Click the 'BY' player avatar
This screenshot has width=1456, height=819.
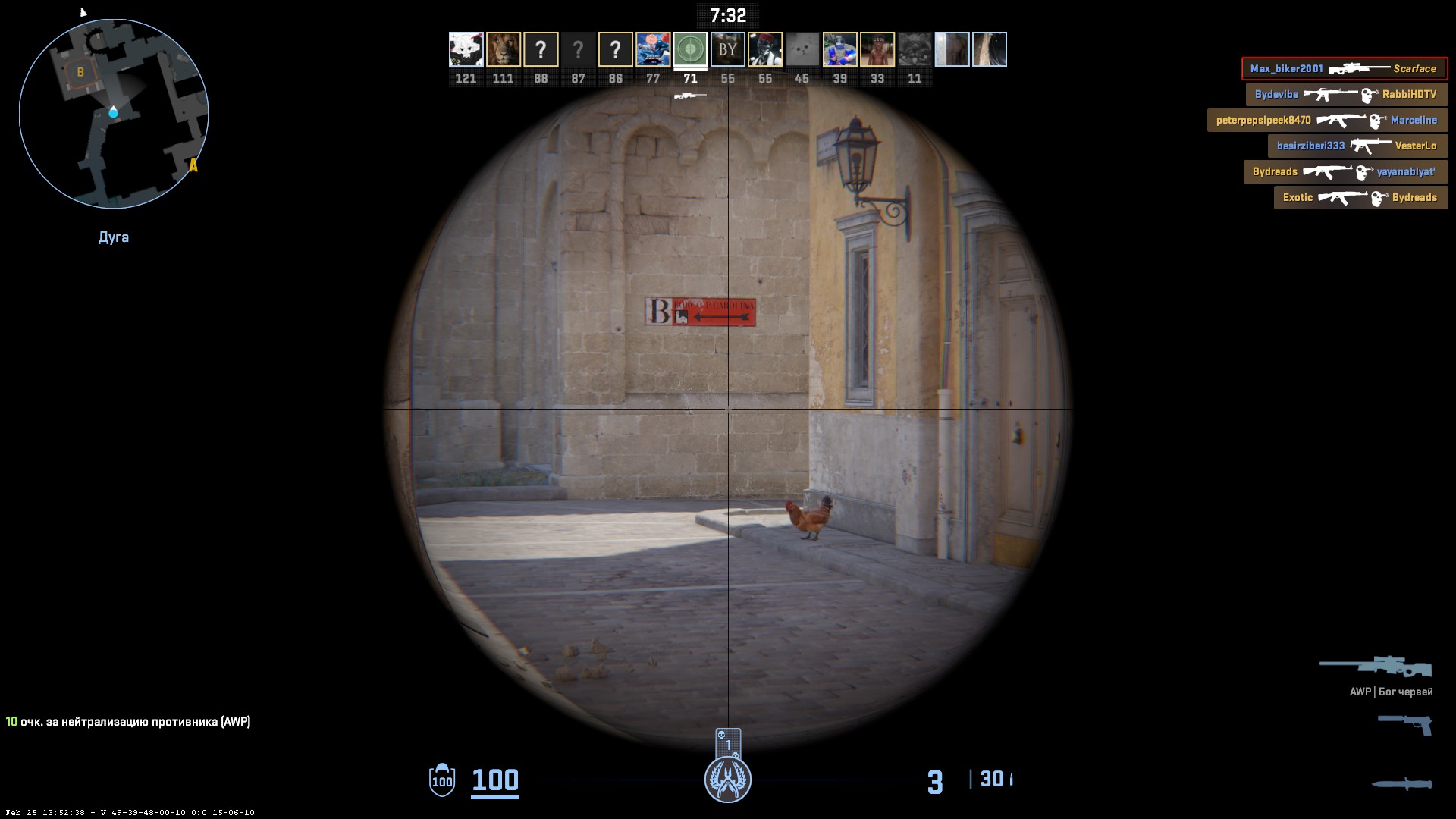coord(727,49)
